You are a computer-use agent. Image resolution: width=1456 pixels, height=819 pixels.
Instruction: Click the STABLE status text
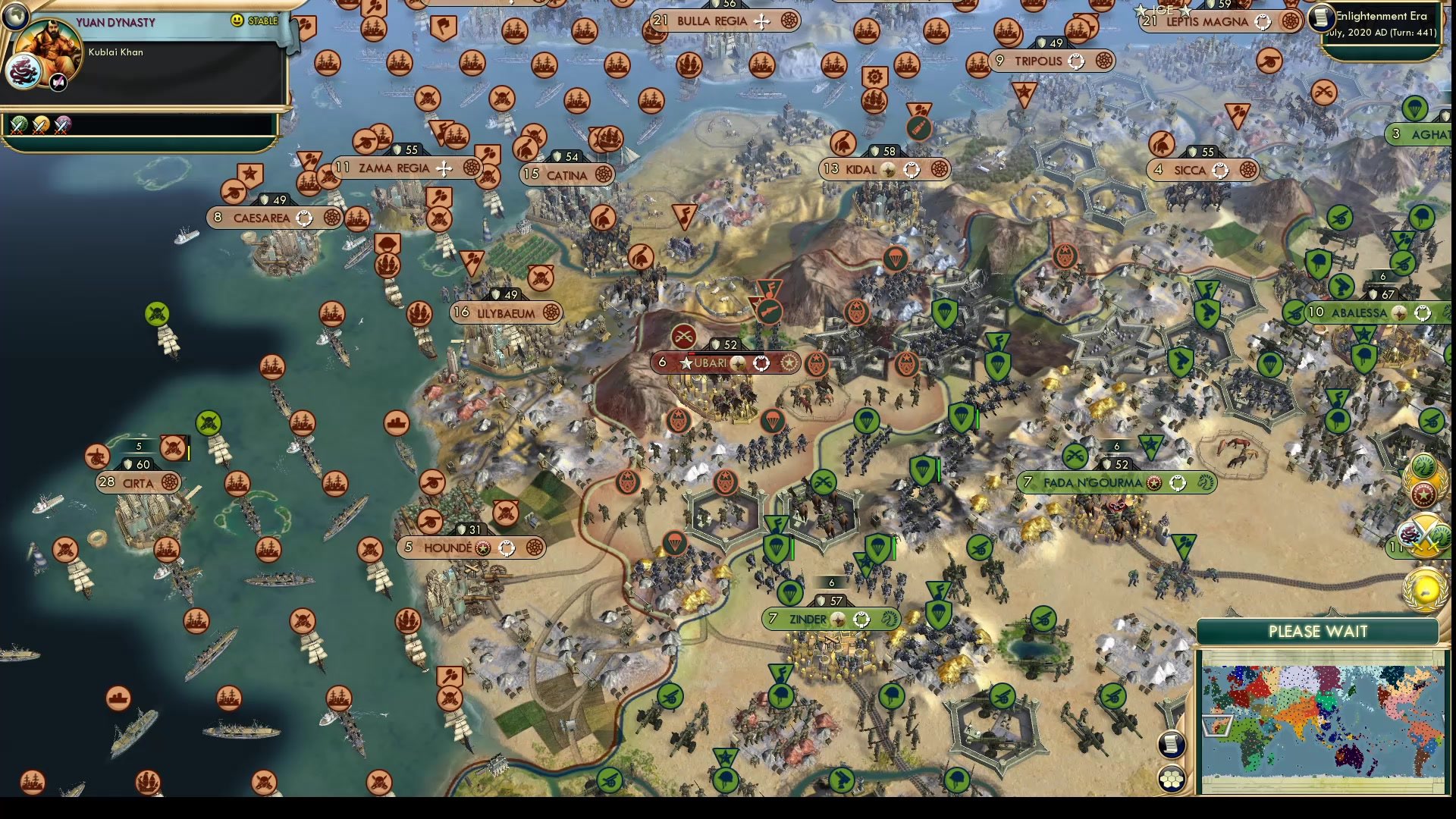(262, 20)
